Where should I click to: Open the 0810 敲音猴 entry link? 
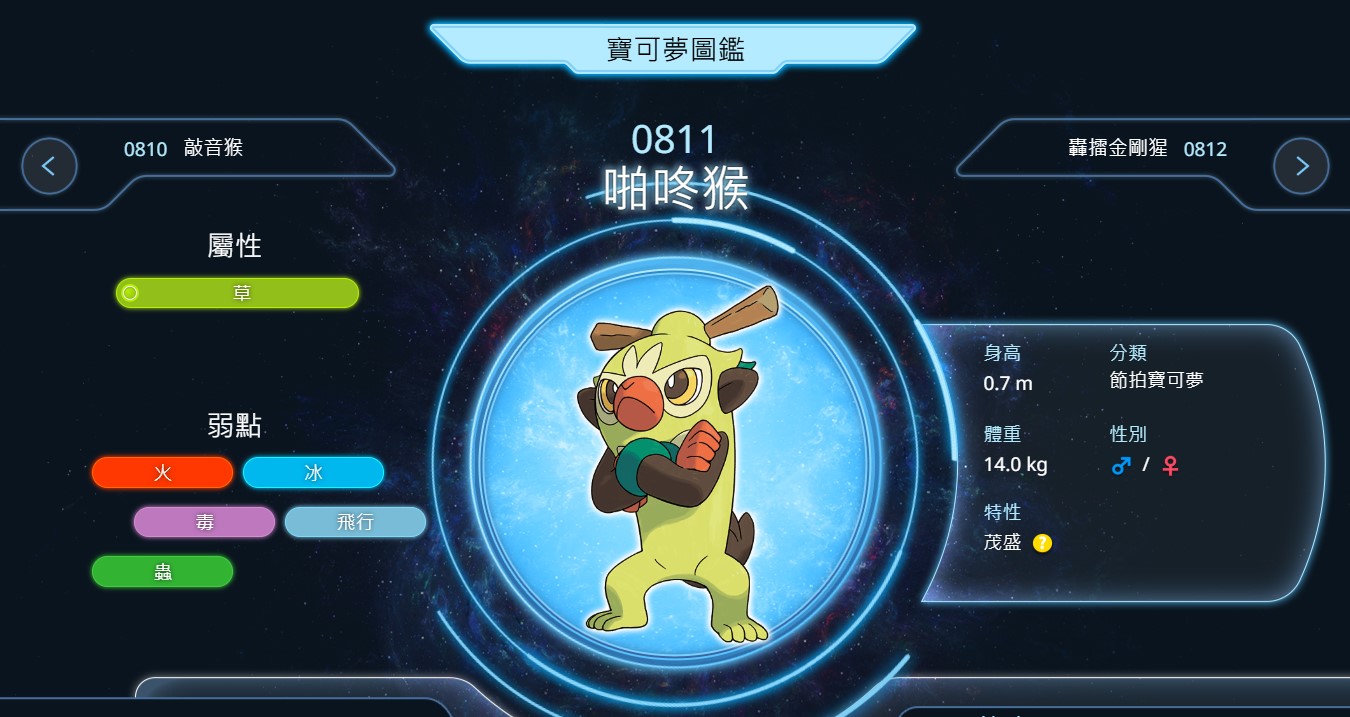coord(184,149)
